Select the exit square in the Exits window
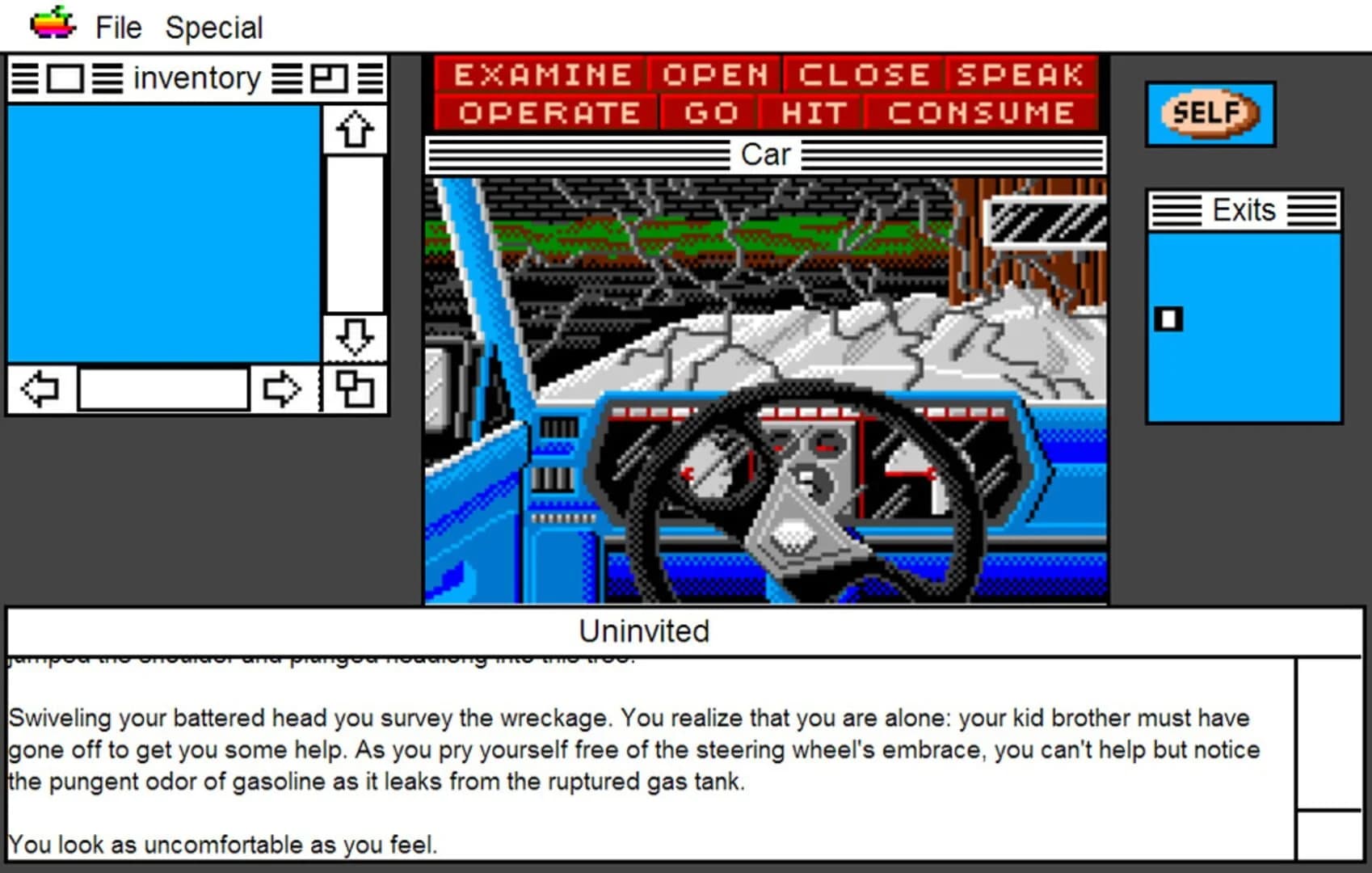The height and width of the screenshot is (873, 1372). click(x=1168, y=319)
